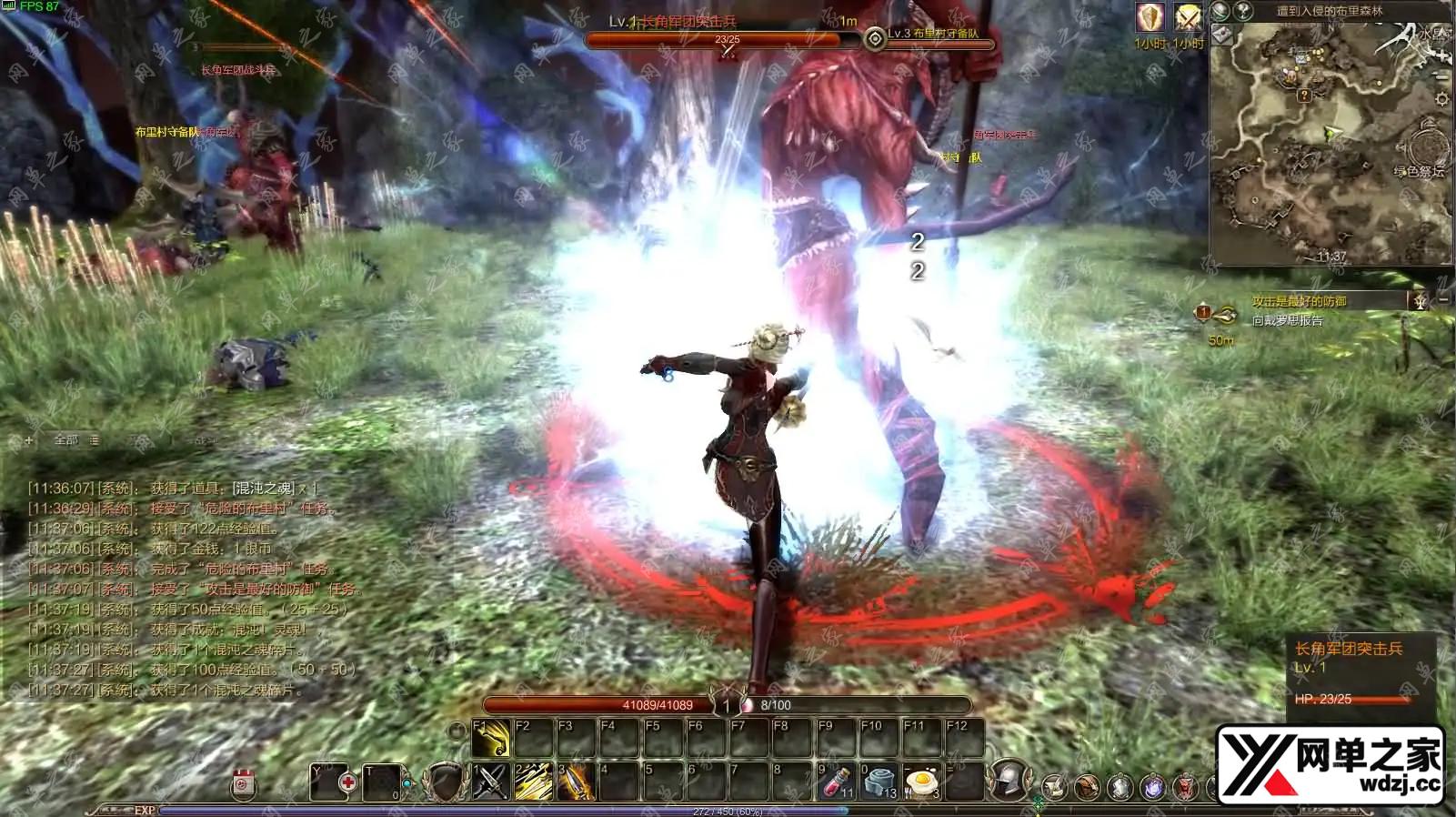Use the bandage roll item in slot 0
This screenshot has width=1456, height=817.
tap(879, 782)
